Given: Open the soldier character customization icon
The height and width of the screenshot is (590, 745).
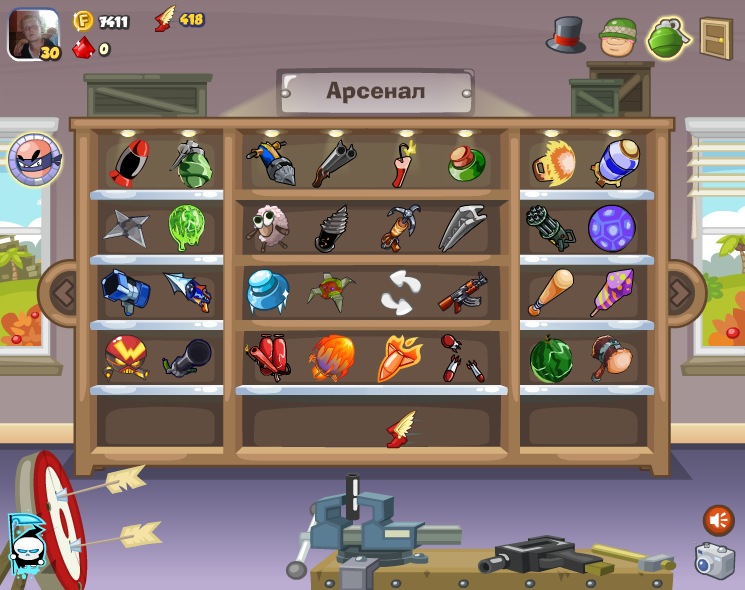Looking at the screenshot, I should tap(617, 37).
